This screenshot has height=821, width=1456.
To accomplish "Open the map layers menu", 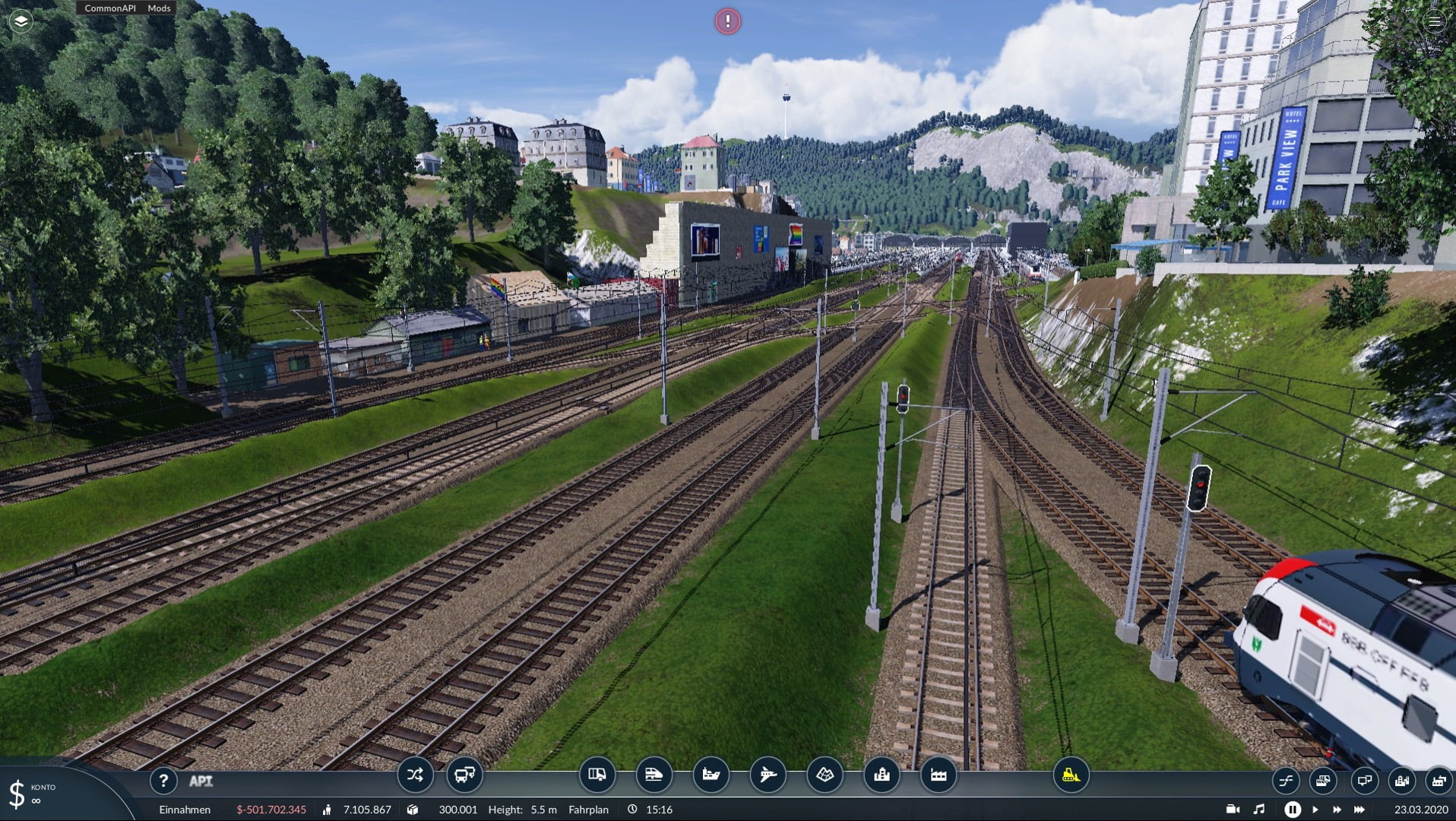I will (21, 21).
